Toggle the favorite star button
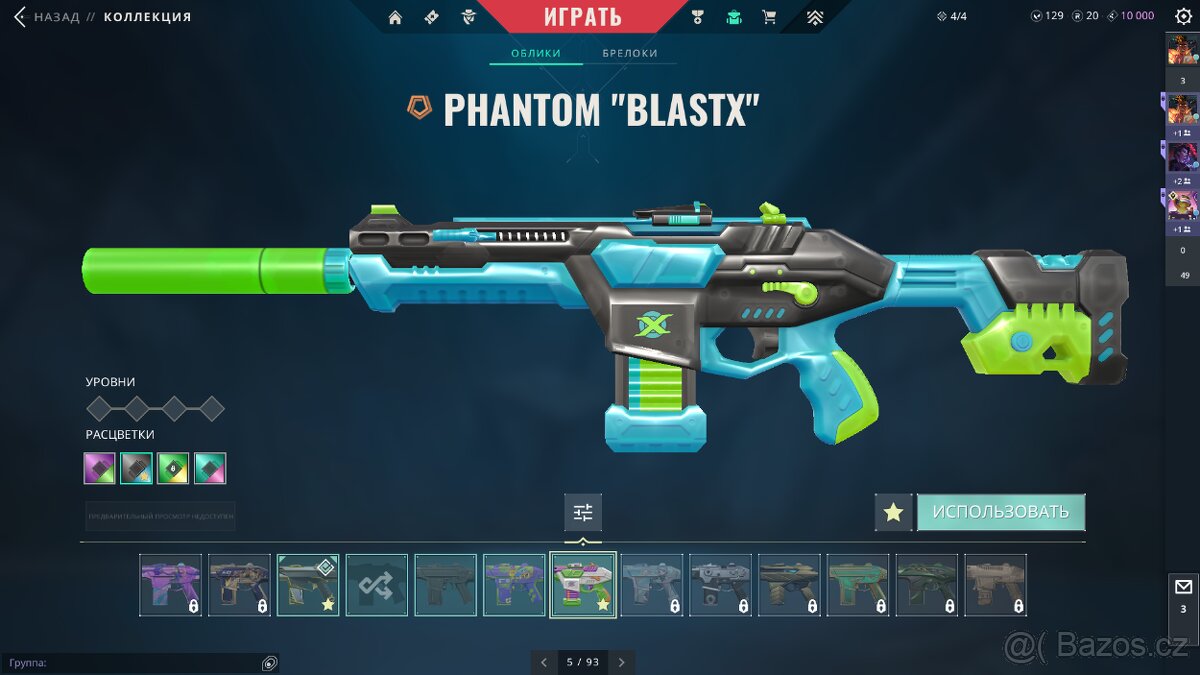This screenshot has width=1200, height=675. (x=893, y=512)
